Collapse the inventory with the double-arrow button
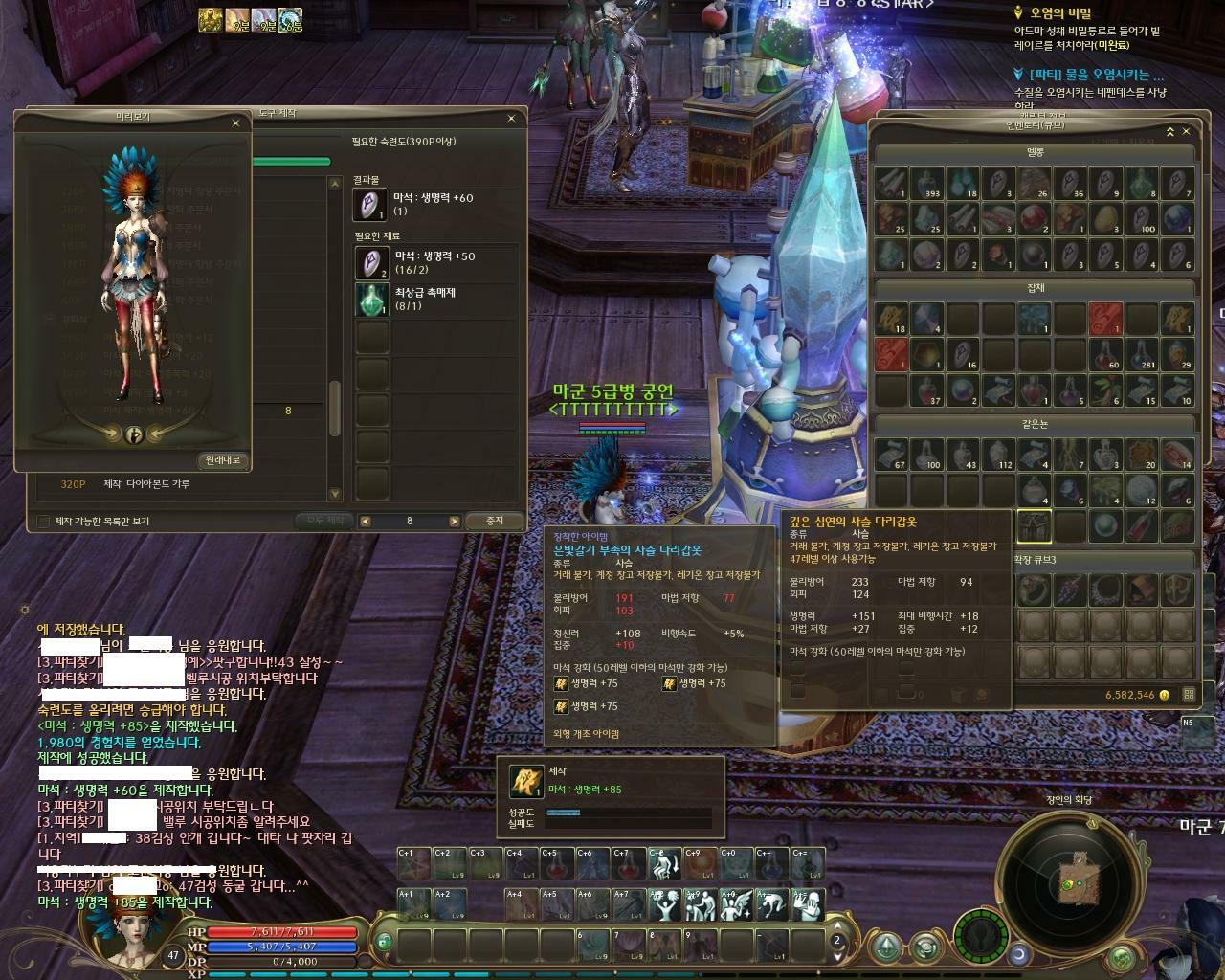Screen dimensions: 1225x980 pyautogui.click(x=1169, y=131)
